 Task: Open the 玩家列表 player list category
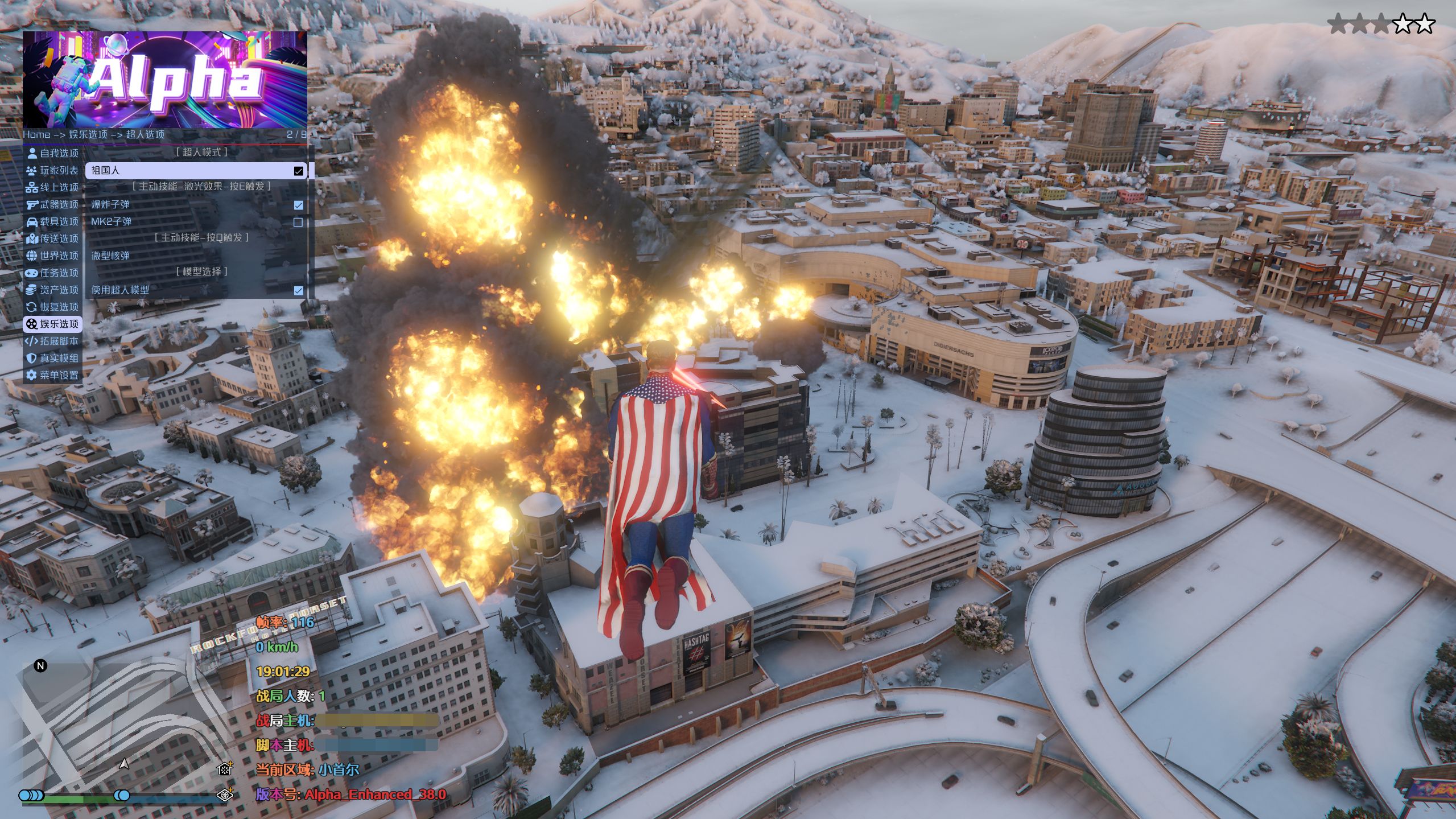tap(52, 170)
